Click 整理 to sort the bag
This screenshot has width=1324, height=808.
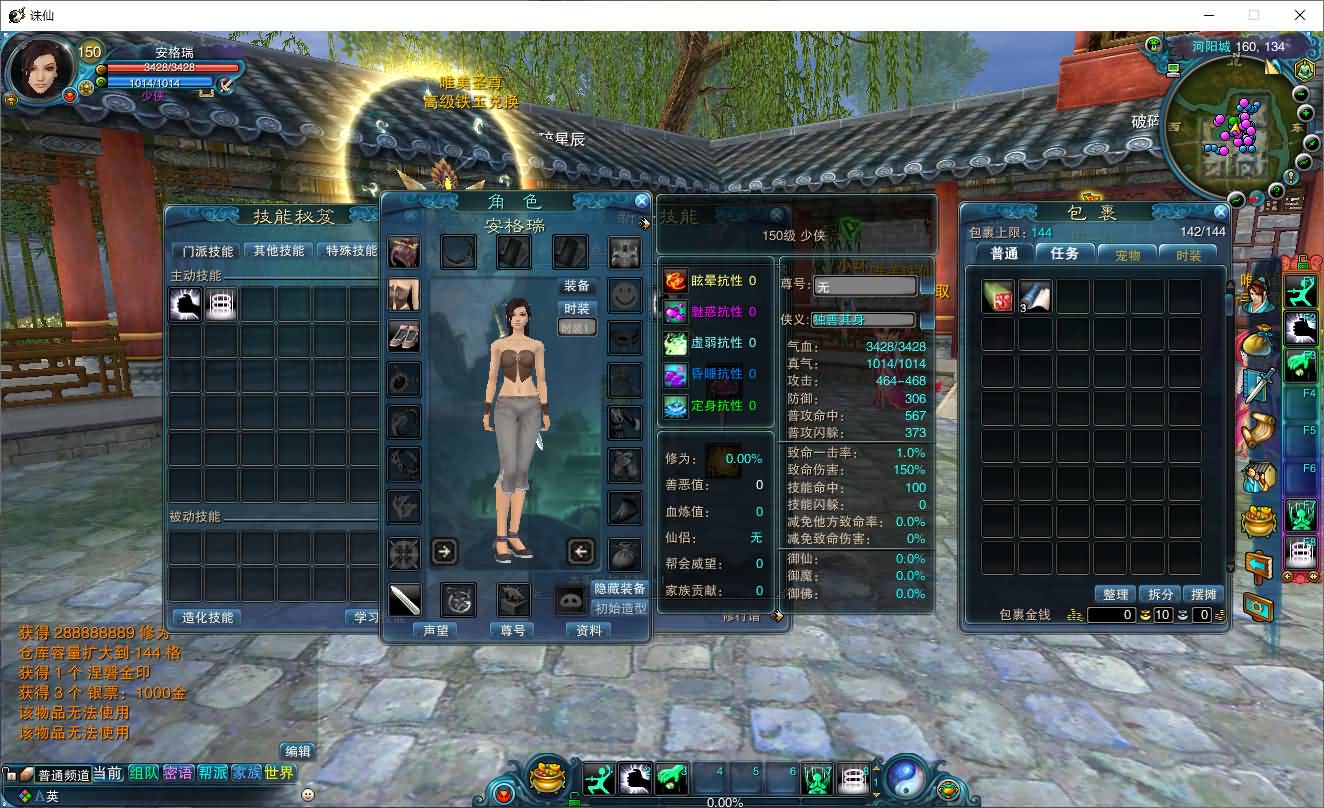click(1115, 594)
